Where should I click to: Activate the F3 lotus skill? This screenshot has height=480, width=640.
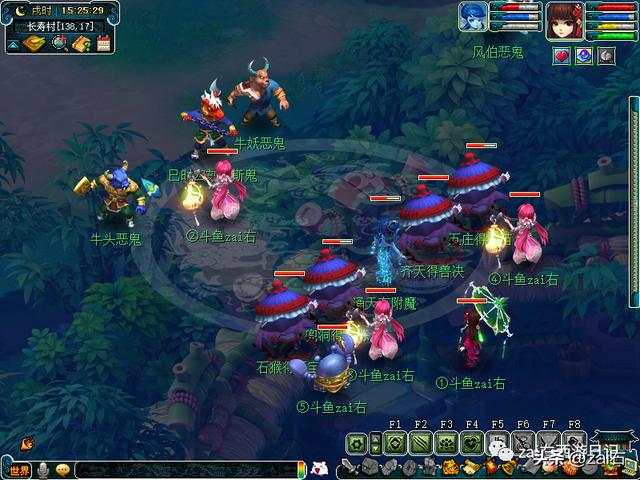click(446, 443)
